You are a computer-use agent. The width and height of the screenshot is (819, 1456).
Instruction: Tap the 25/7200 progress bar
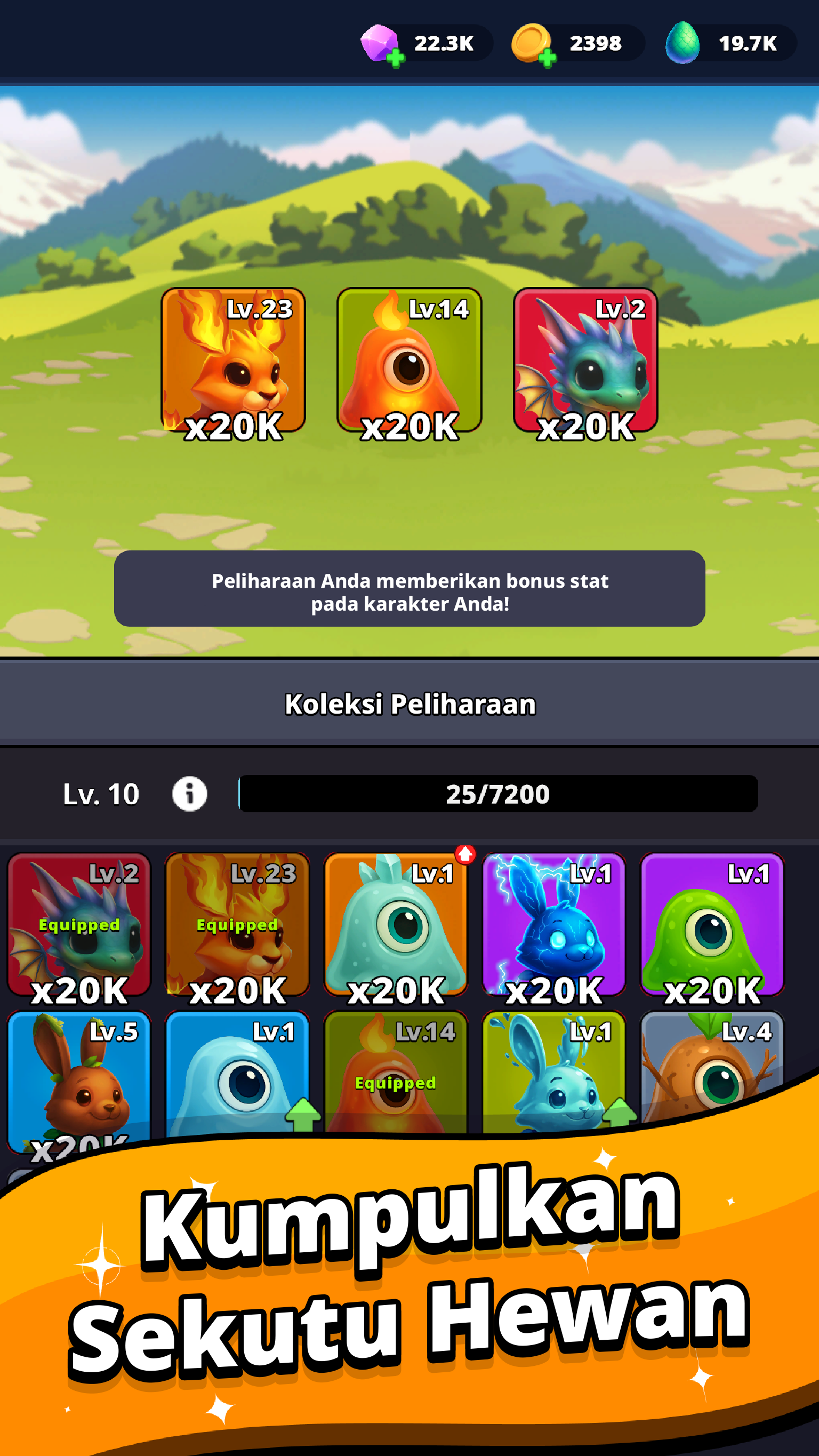[x=499, y=795]
